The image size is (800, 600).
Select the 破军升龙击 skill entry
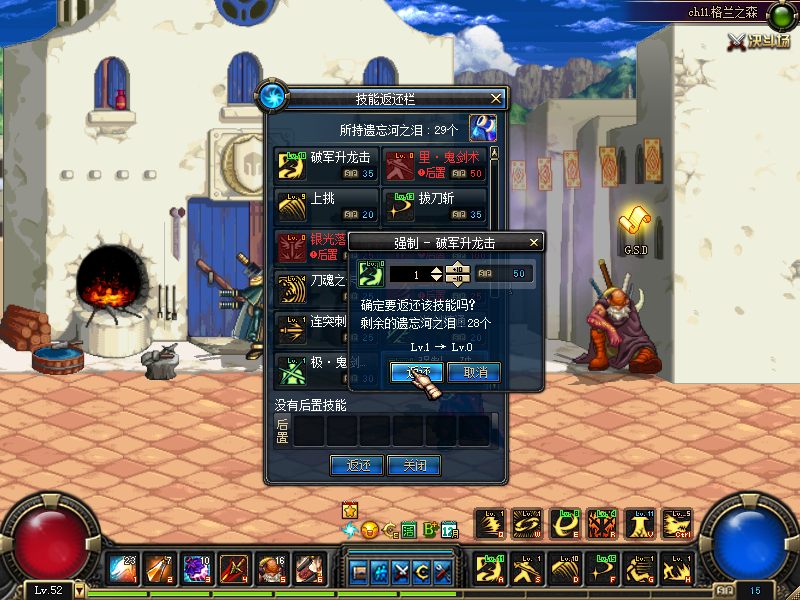[326, 165]
